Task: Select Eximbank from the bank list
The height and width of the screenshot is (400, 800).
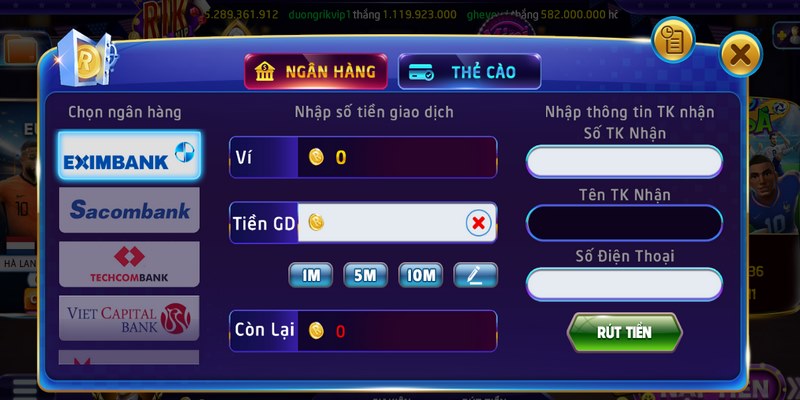Action: tap(129, 156)
